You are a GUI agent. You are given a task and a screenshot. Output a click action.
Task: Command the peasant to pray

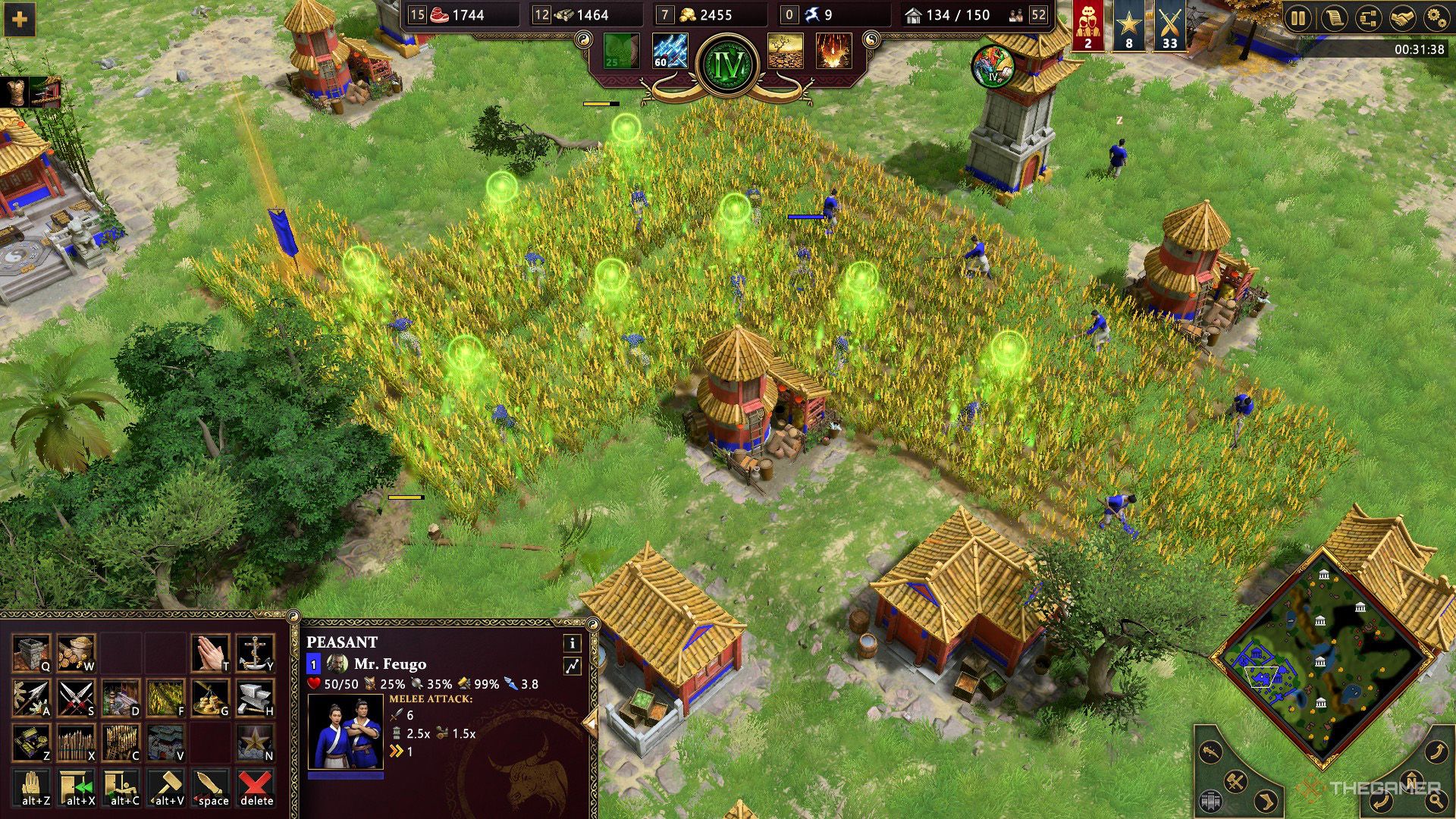pos(211,652)
